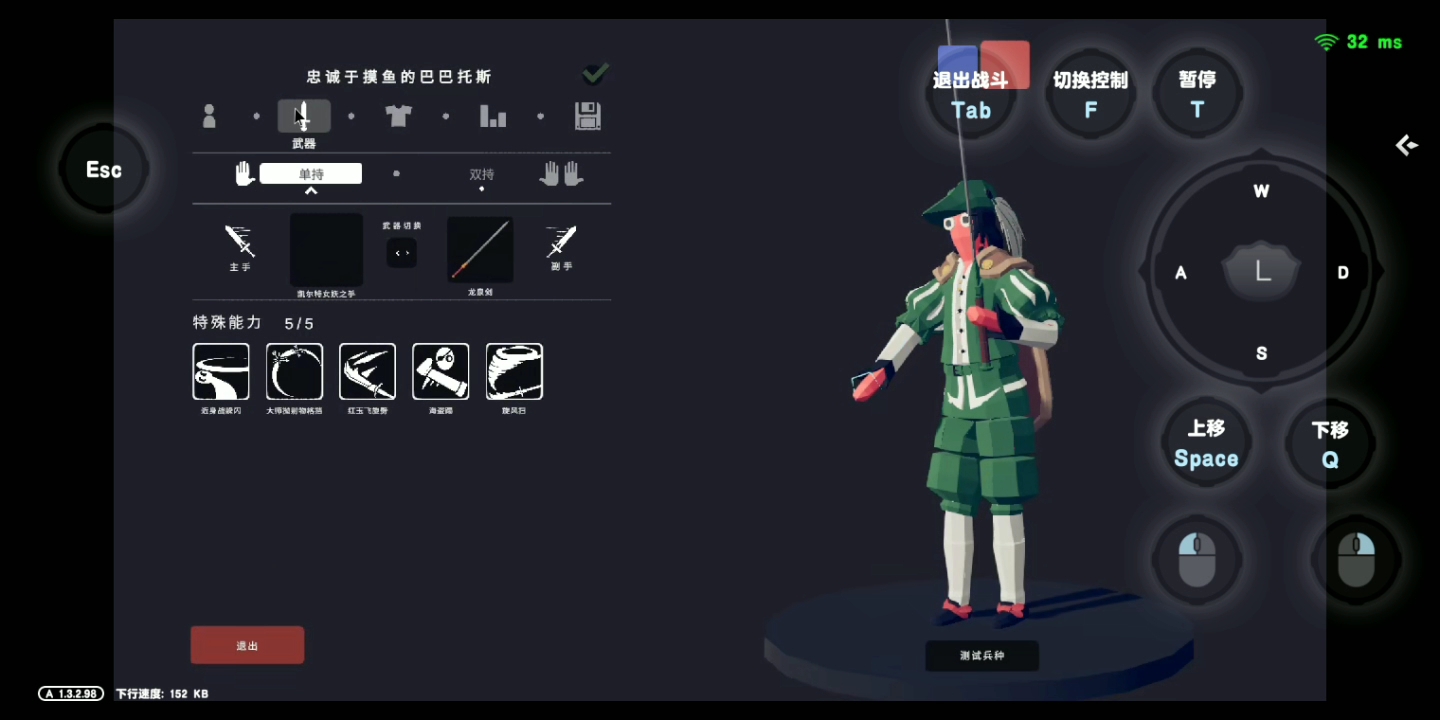Tap the left virtual mouse button control
The image size is (1440, 720).
[x=1197, y=560]
